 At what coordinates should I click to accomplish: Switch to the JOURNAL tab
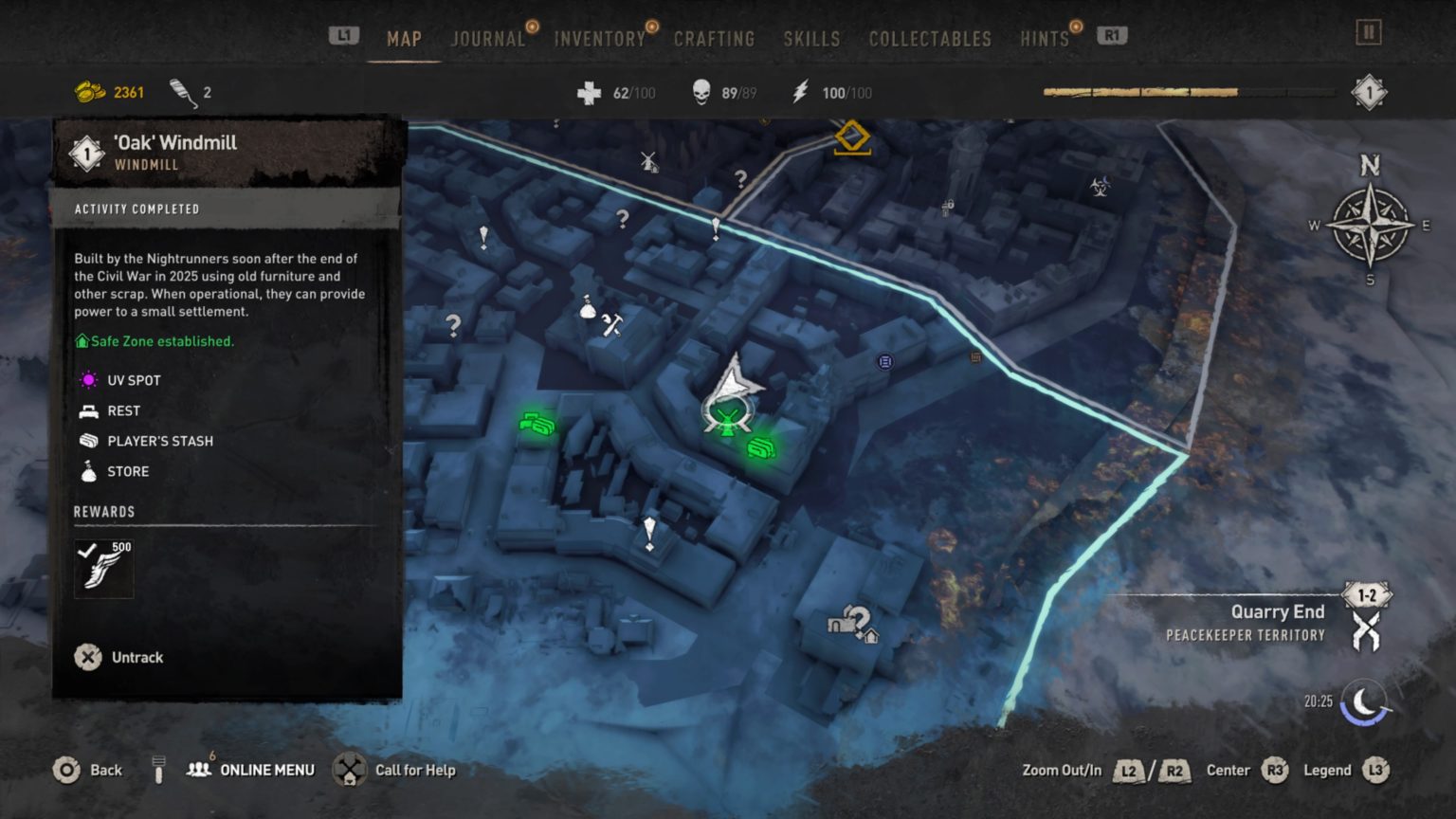[x=488, y=39]
